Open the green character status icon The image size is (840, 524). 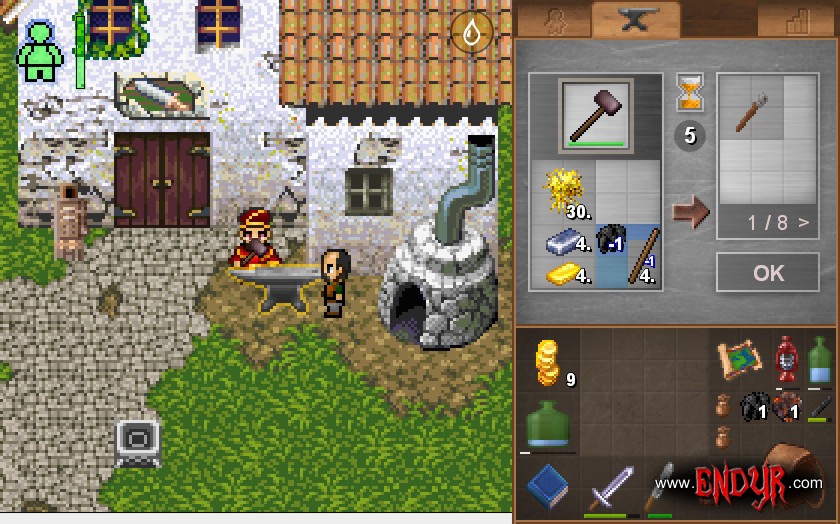(41, 52)
